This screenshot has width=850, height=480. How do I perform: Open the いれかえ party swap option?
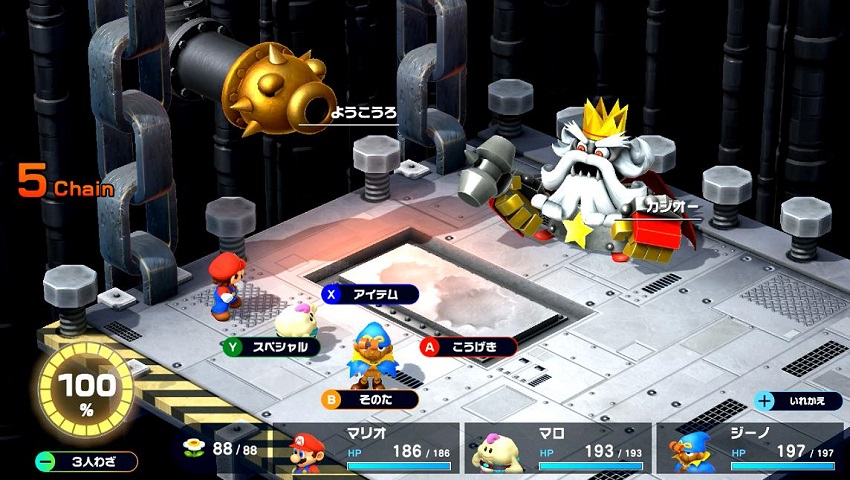pyautogui.click(x=798, y=401)
